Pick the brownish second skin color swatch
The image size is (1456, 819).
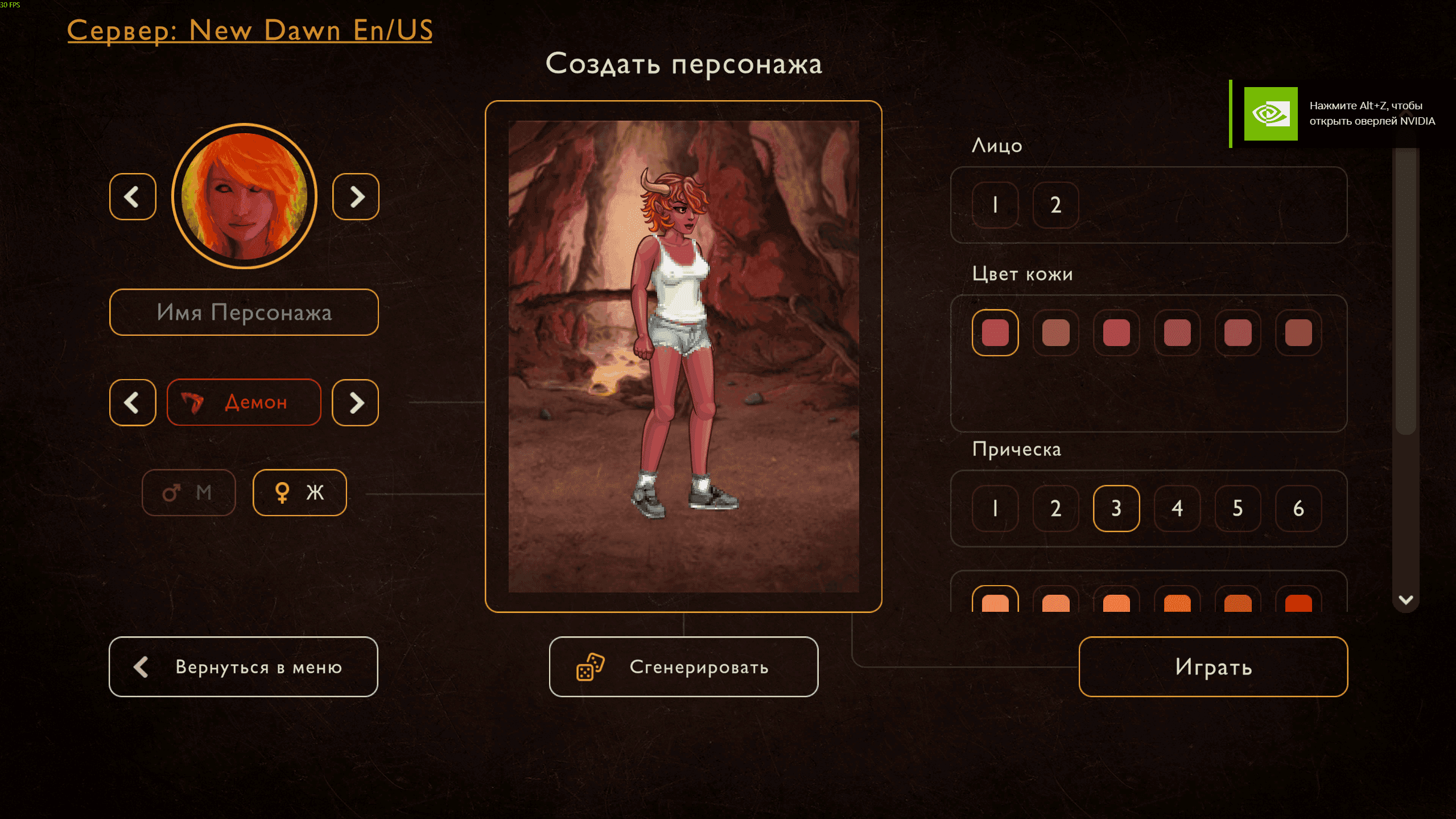pos(1056,333)
